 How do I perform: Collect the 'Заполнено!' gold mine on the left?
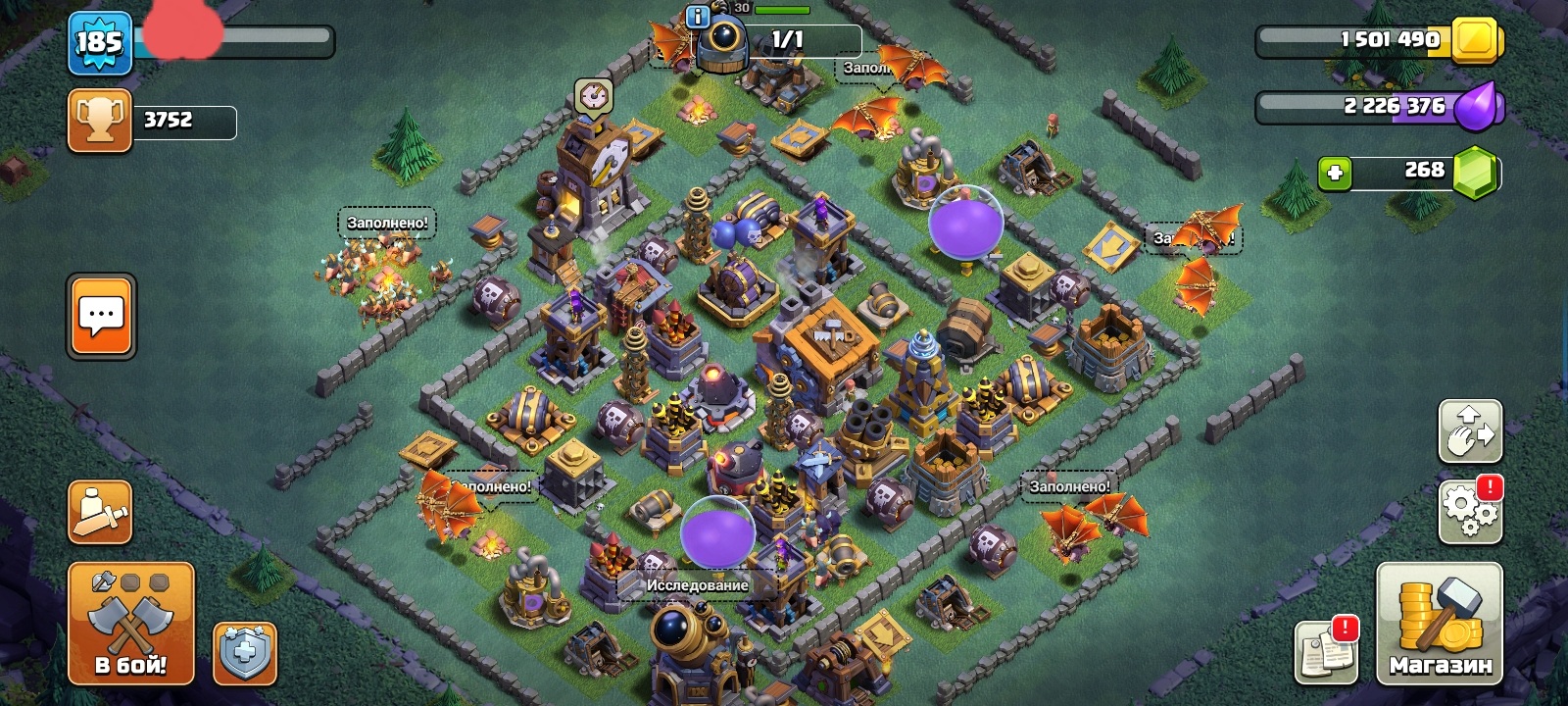pyautogui.click(x=385, y=224)
